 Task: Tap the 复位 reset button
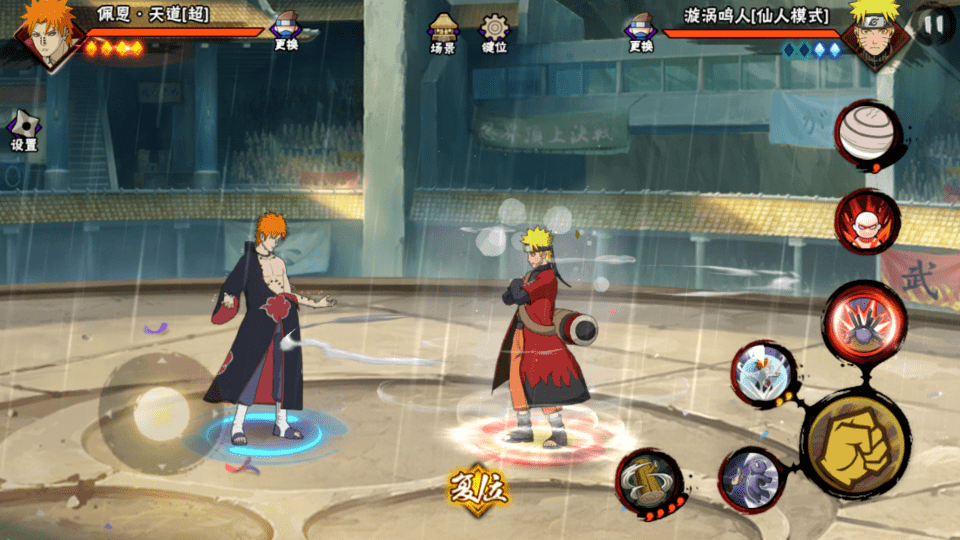[x=479, y=487]
